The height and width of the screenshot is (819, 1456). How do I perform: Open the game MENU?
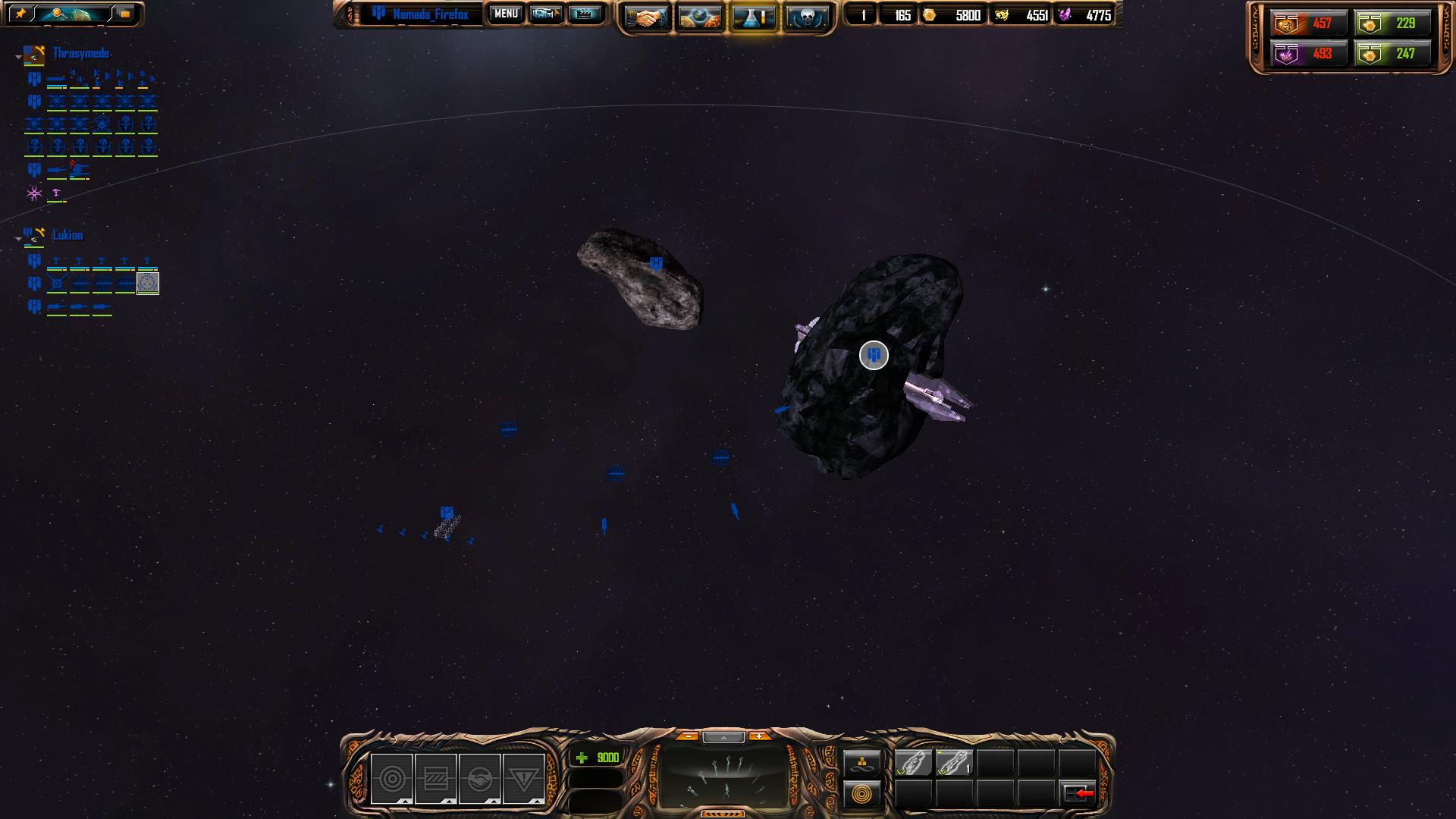[x=506, y=14]
